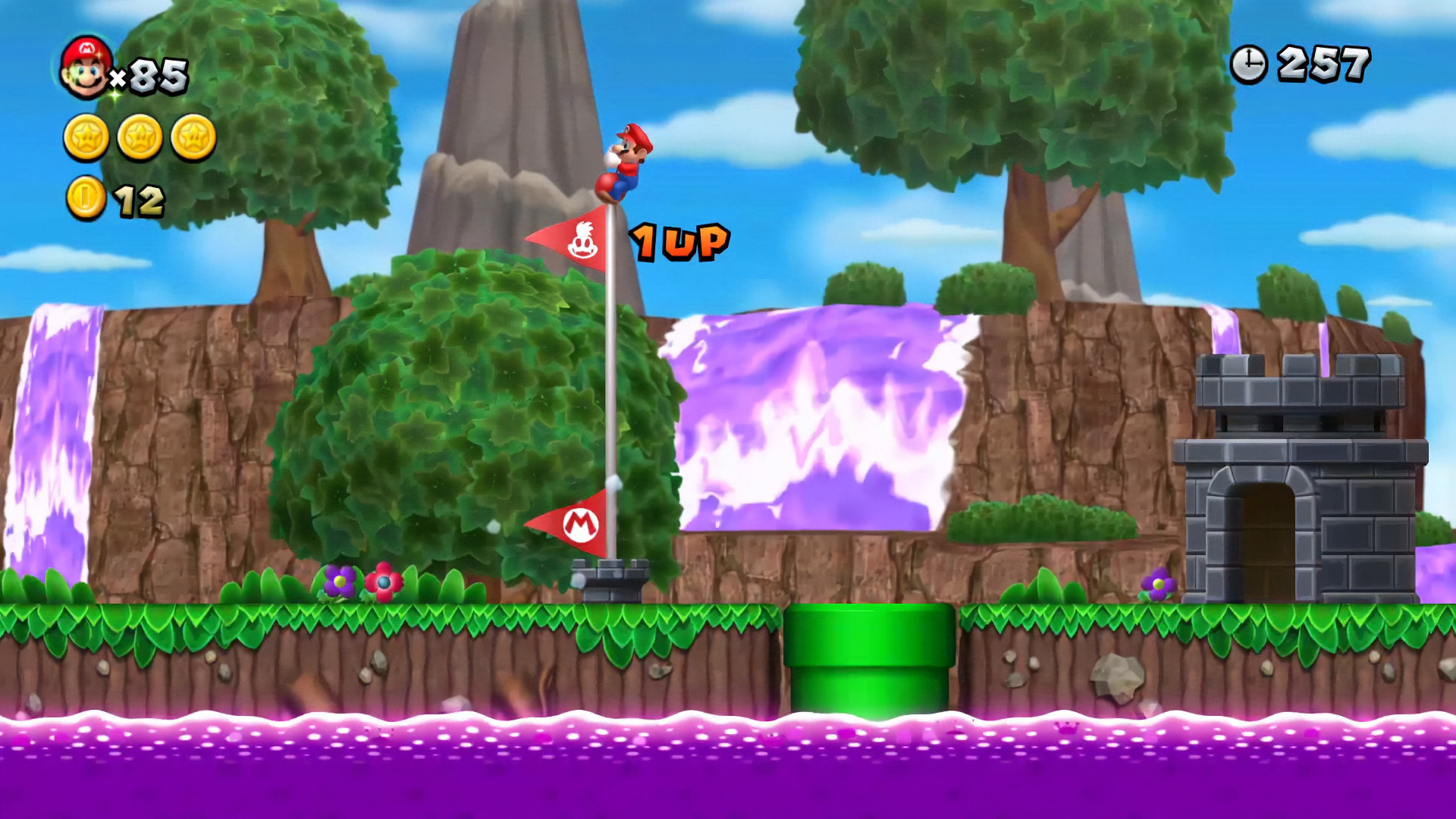Image resolution: width=1456 pixels, height=819 pixels.
Task: Click the yellow coin counter icon
Action: click(x=86, y=197)
